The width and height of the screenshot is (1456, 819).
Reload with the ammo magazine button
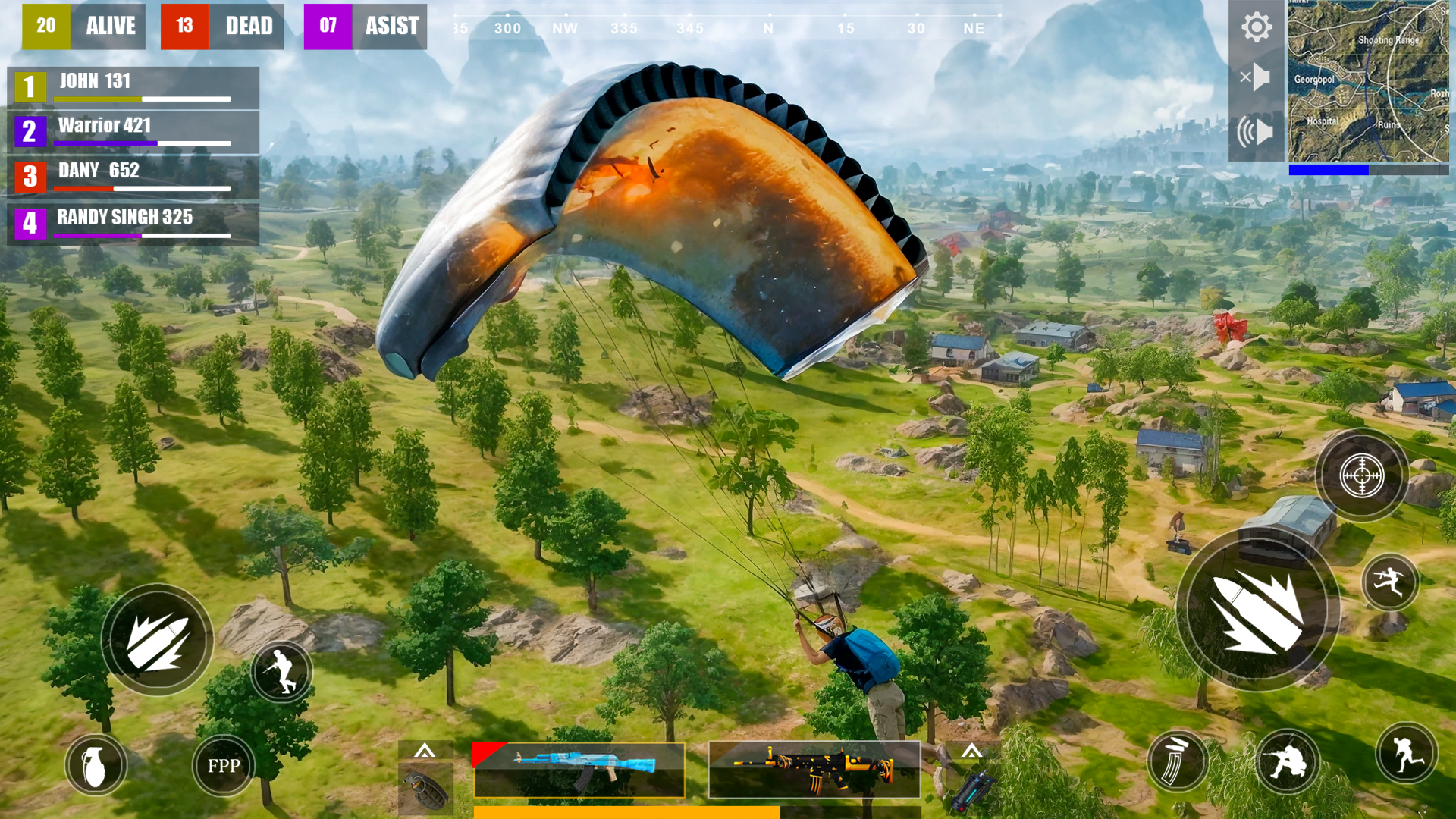[x=1177, y=761]
